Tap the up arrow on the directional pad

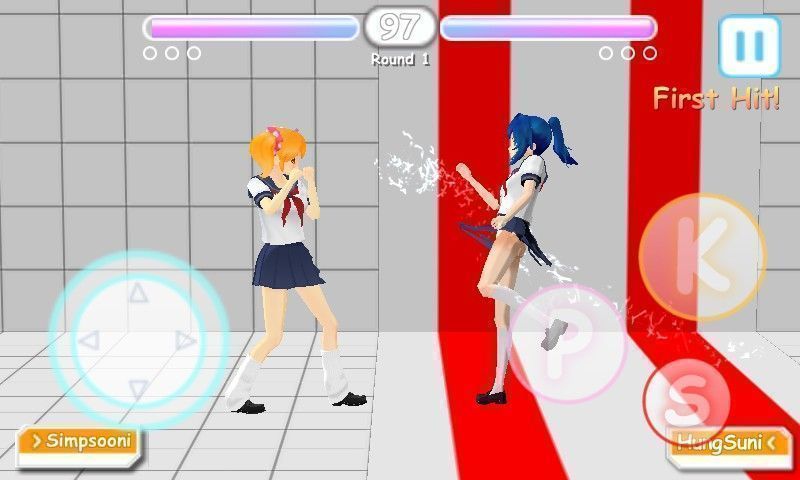pos(138,293)
